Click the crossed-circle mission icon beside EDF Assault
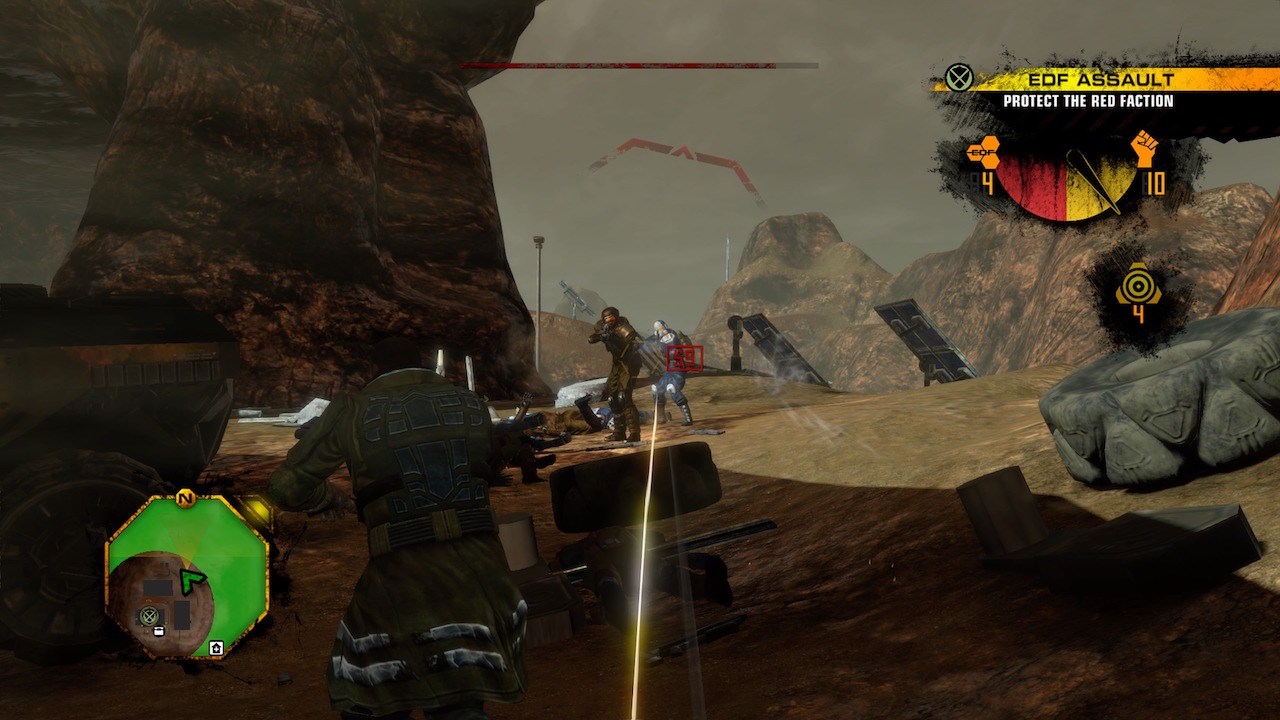1280x720 pixels. coord(959,78)
